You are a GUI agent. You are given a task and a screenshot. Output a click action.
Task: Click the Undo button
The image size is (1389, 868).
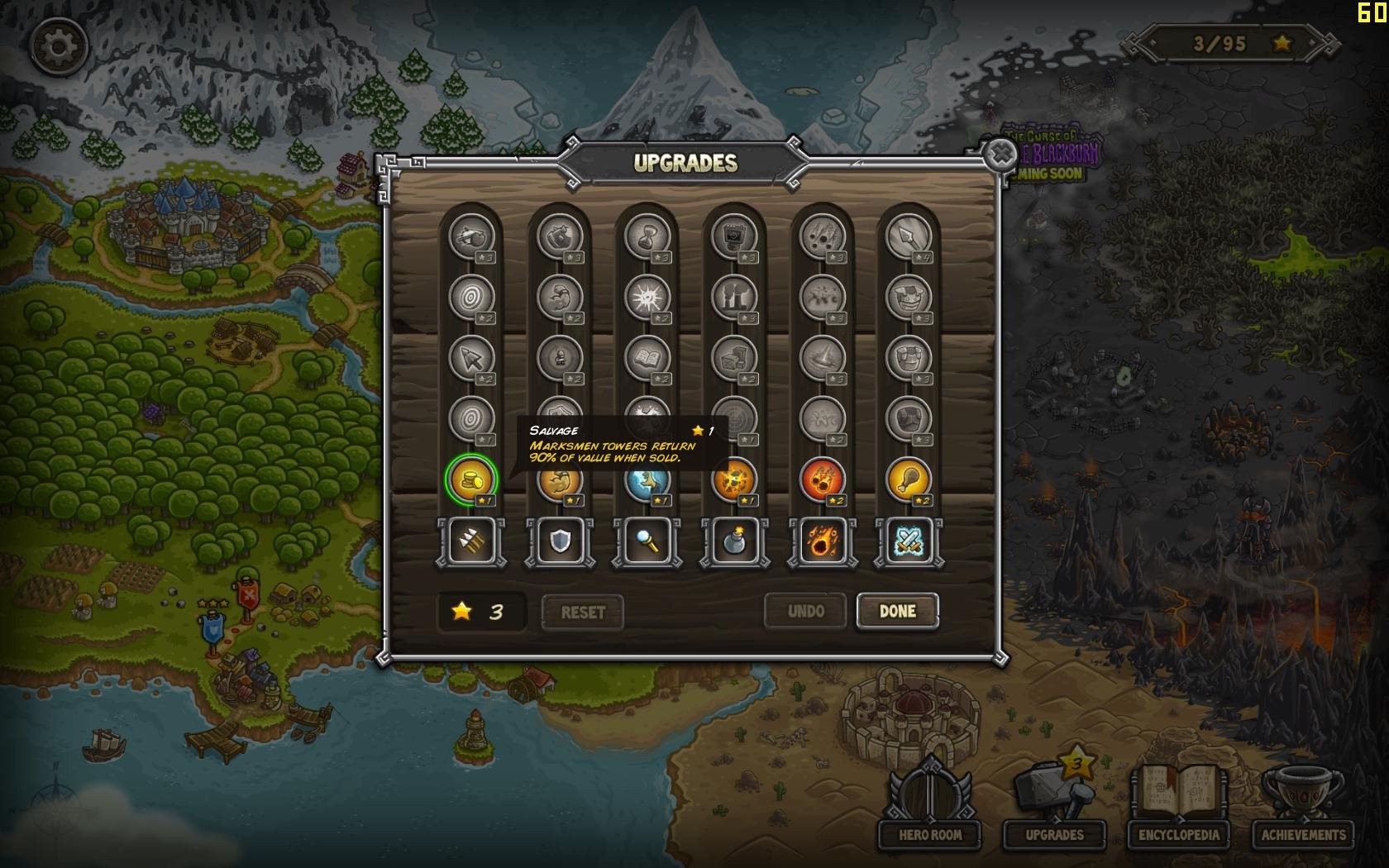805,612
